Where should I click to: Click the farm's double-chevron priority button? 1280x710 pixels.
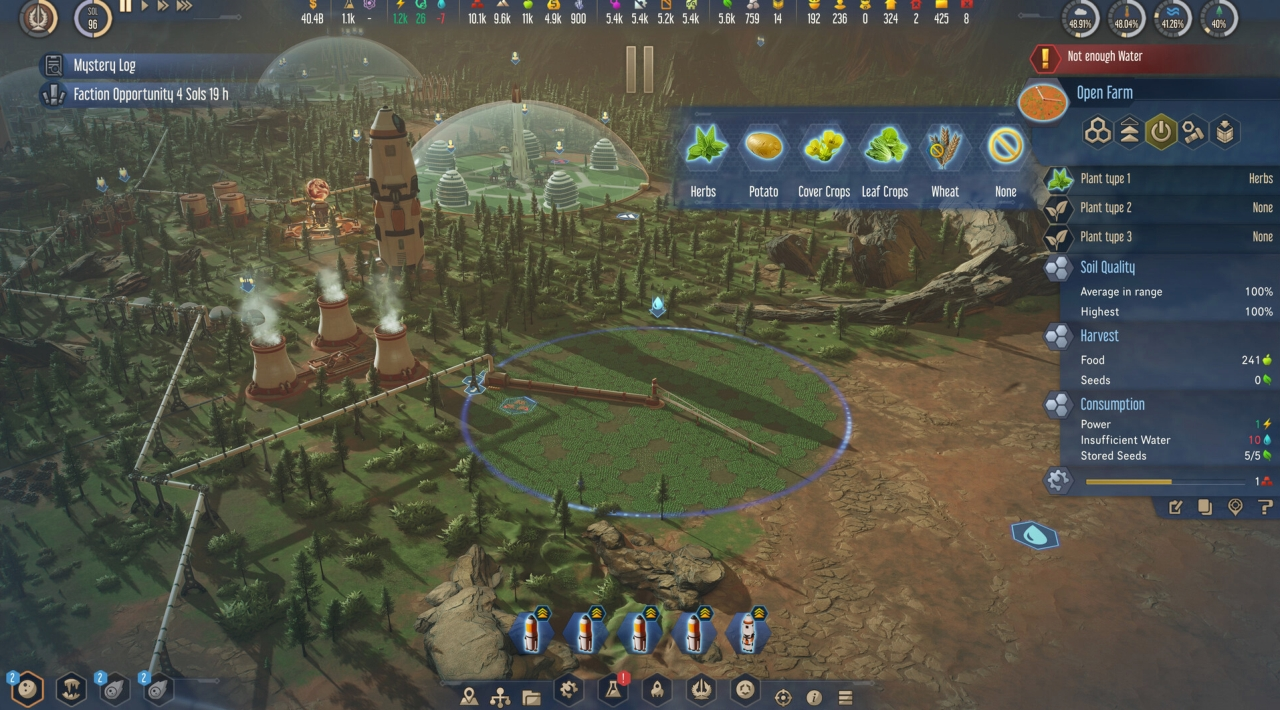1129,132
